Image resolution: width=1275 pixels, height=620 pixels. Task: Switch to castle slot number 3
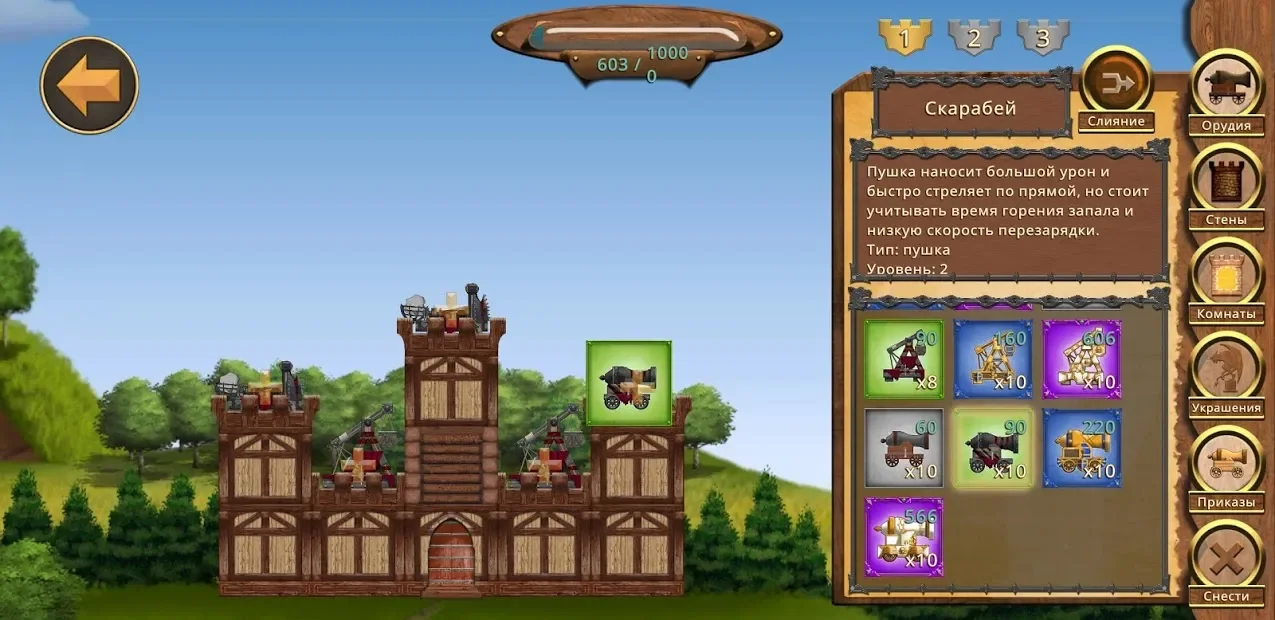[1043, 38]
